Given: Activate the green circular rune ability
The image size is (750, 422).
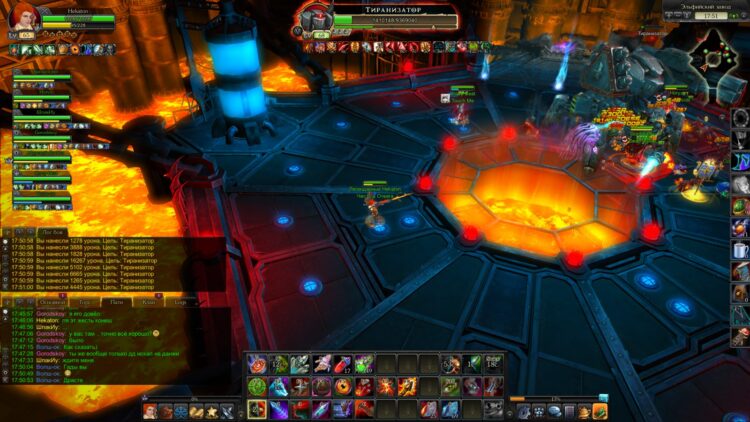Looking at the screenshot, I should coord(257,387).
